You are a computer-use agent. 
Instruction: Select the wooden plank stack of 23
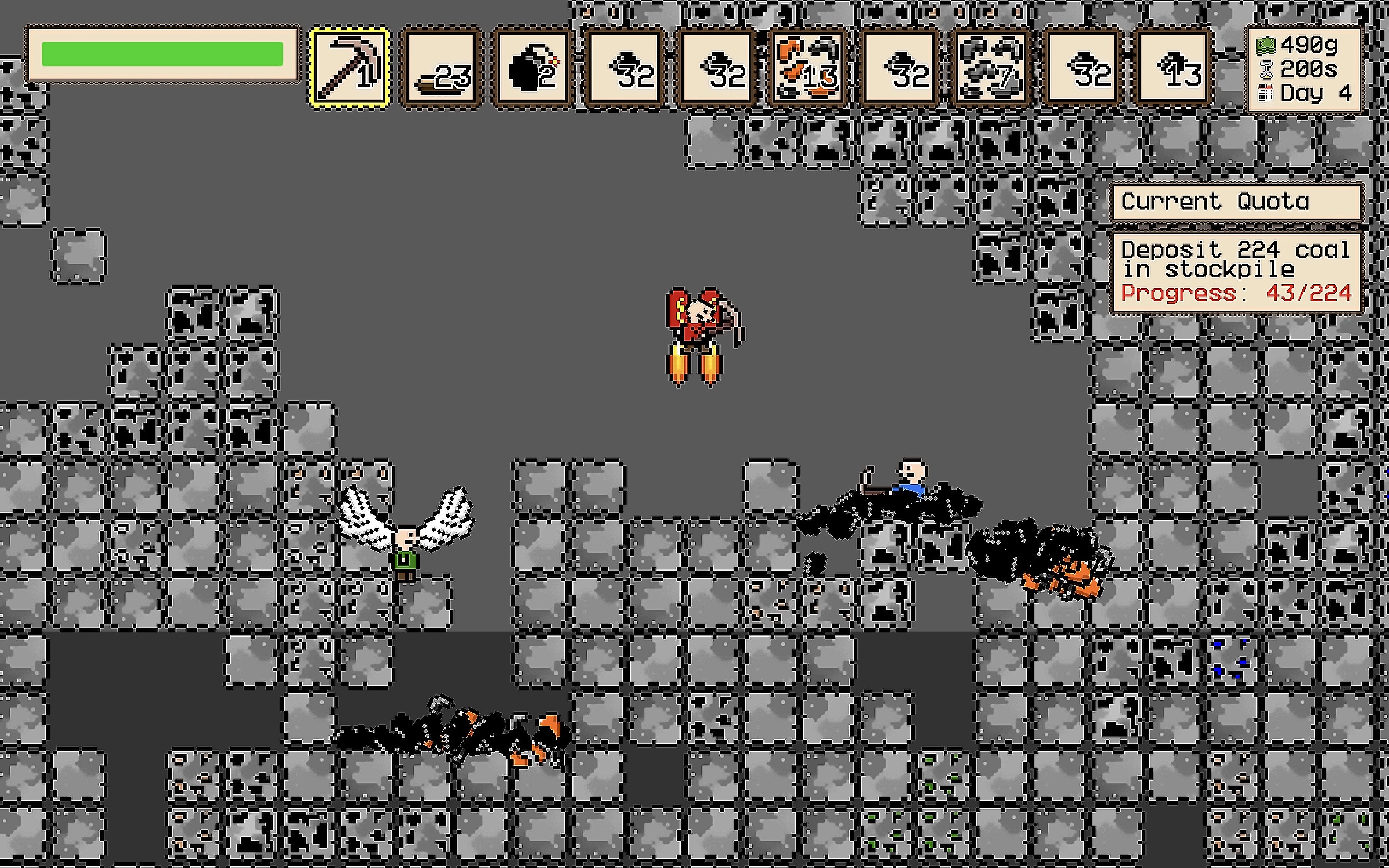pos(441,68)
